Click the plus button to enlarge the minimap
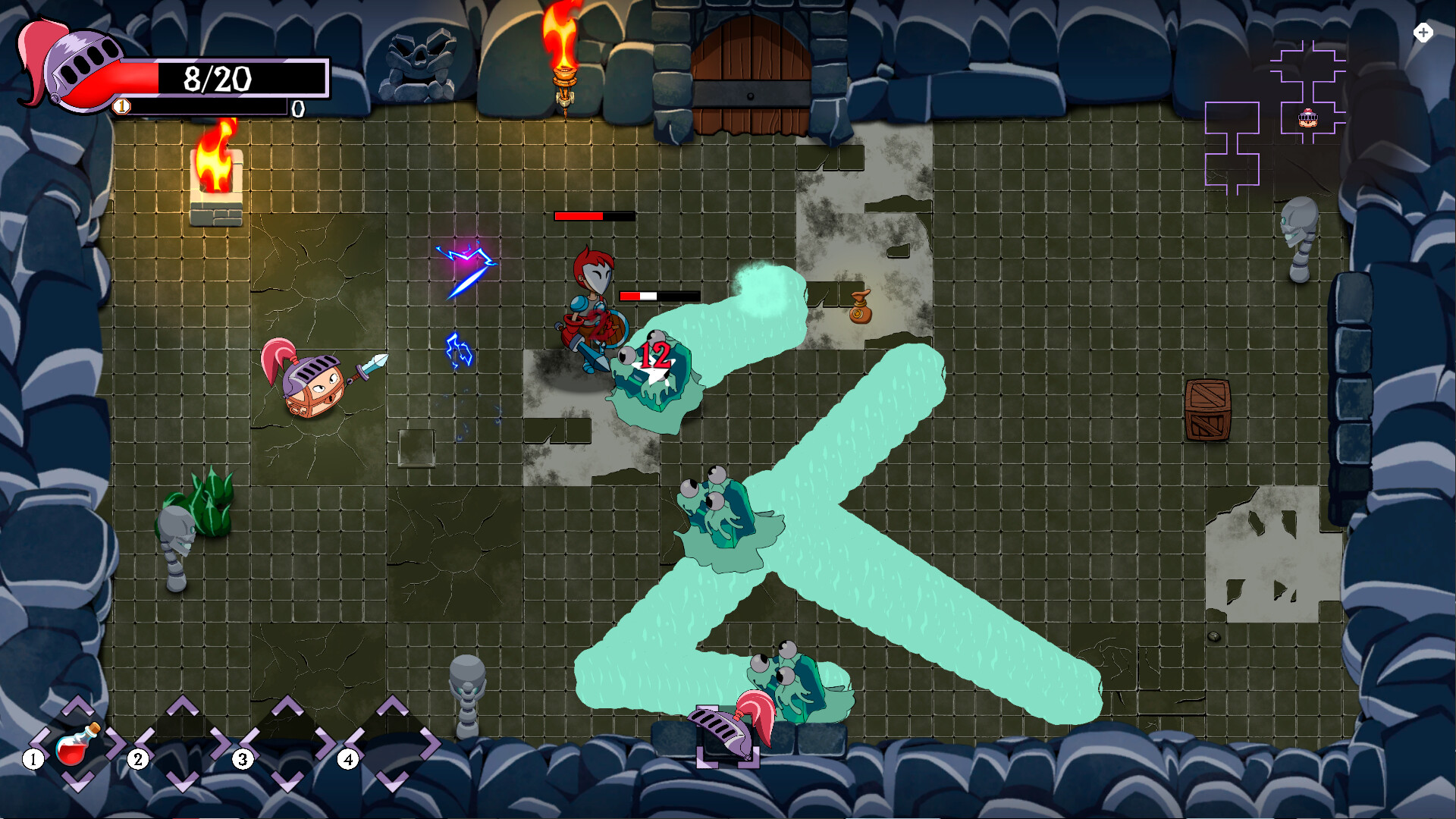This screenshot has height=819, width=1456. coord(1424,33)
